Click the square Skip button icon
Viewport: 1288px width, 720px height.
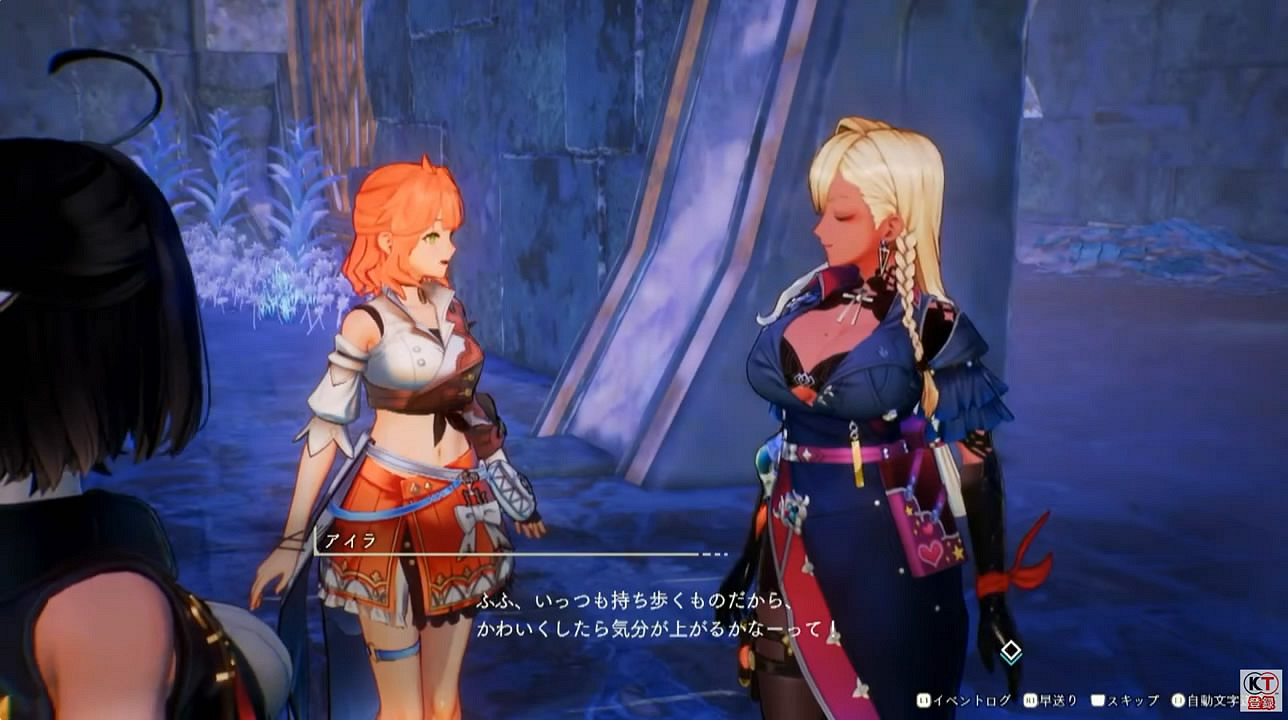point(1096,702)
